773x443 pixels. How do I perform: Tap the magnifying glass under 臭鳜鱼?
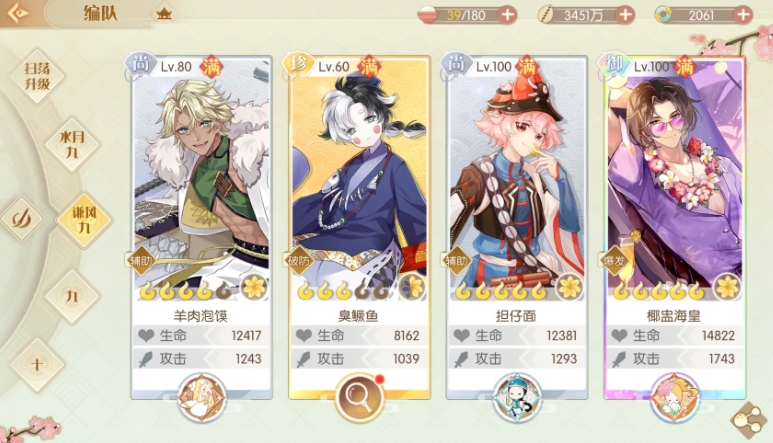pyautogui.click(x=359, y=396)
